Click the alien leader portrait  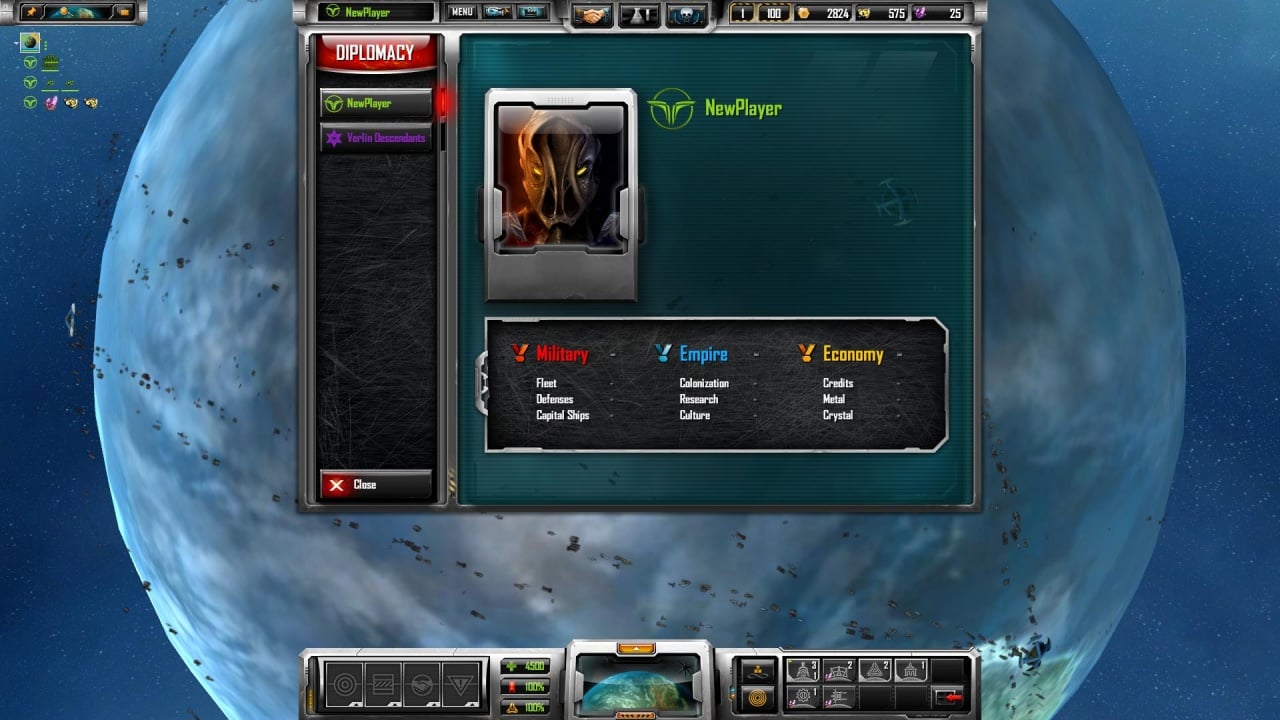click(560, 180)
